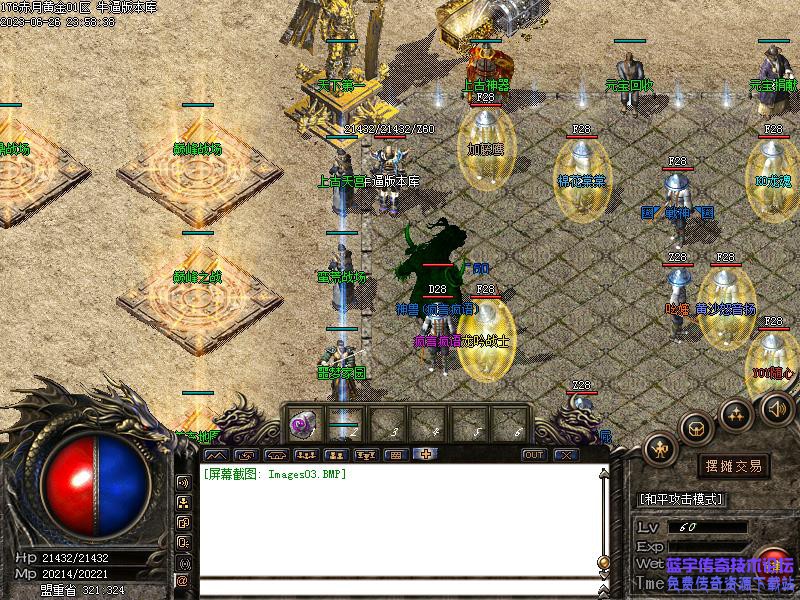Image resolution: width=800 pixels, height=600 pixels.
Task: Open the 摆摊交易 stall trade button
Action: pos(733,466)
